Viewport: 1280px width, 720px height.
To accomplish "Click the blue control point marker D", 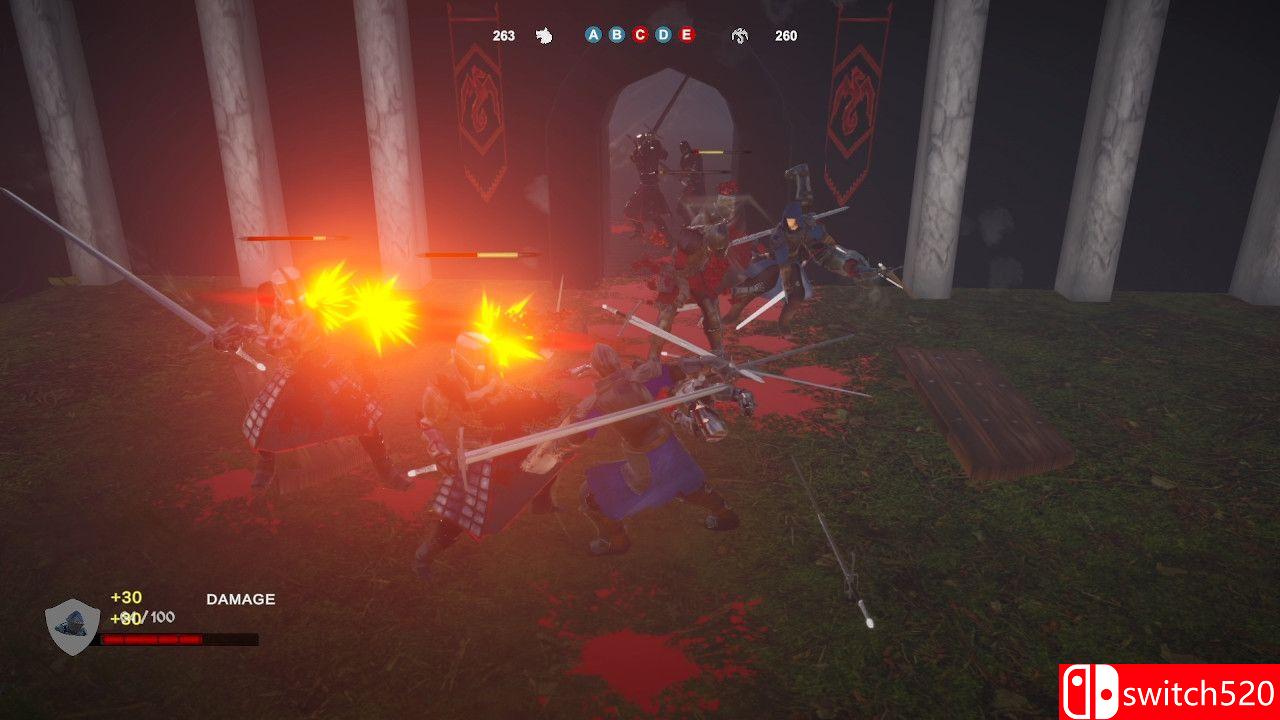I will click(662, 35).
